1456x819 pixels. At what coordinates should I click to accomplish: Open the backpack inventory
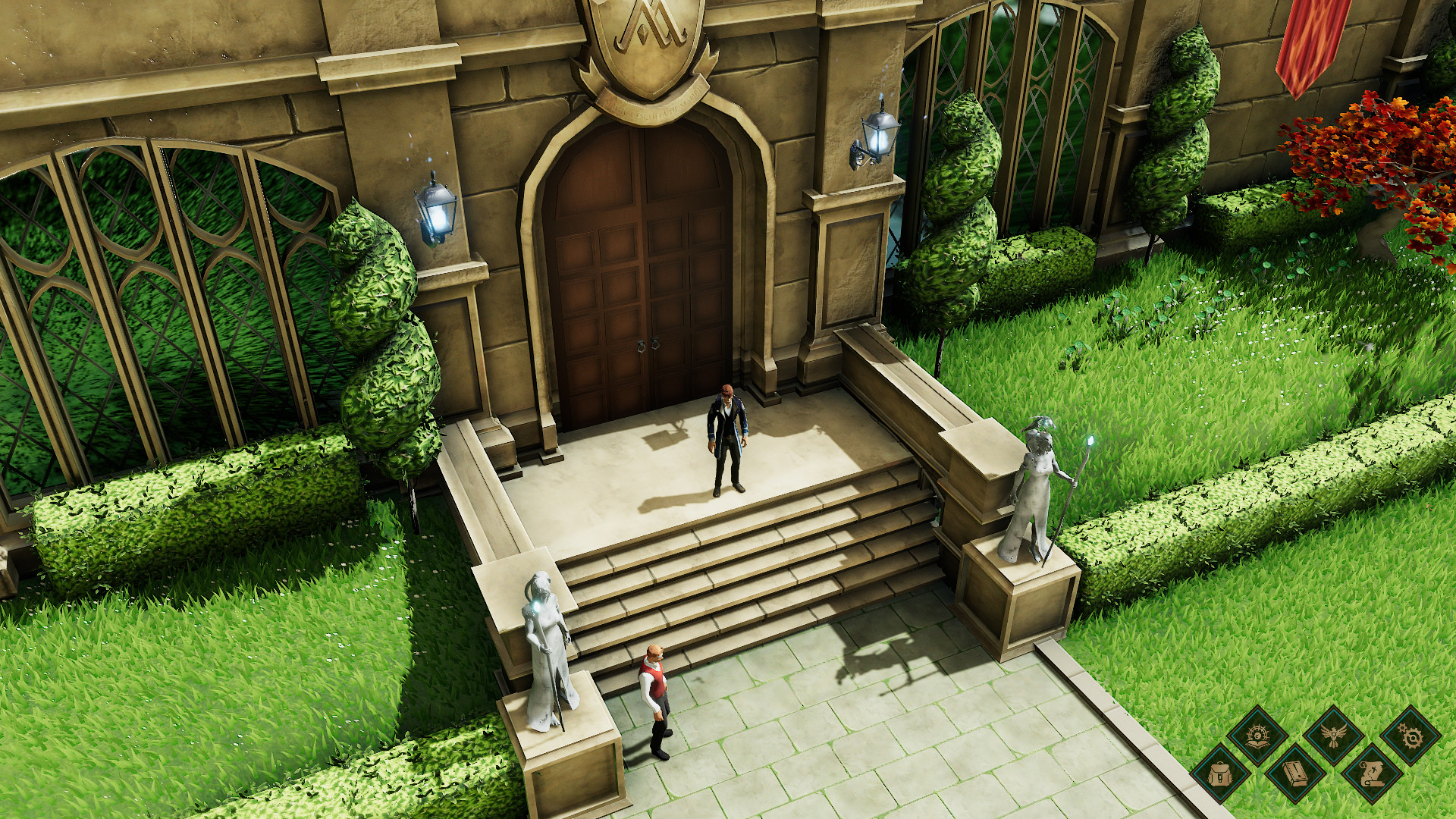pos(1220,775)
